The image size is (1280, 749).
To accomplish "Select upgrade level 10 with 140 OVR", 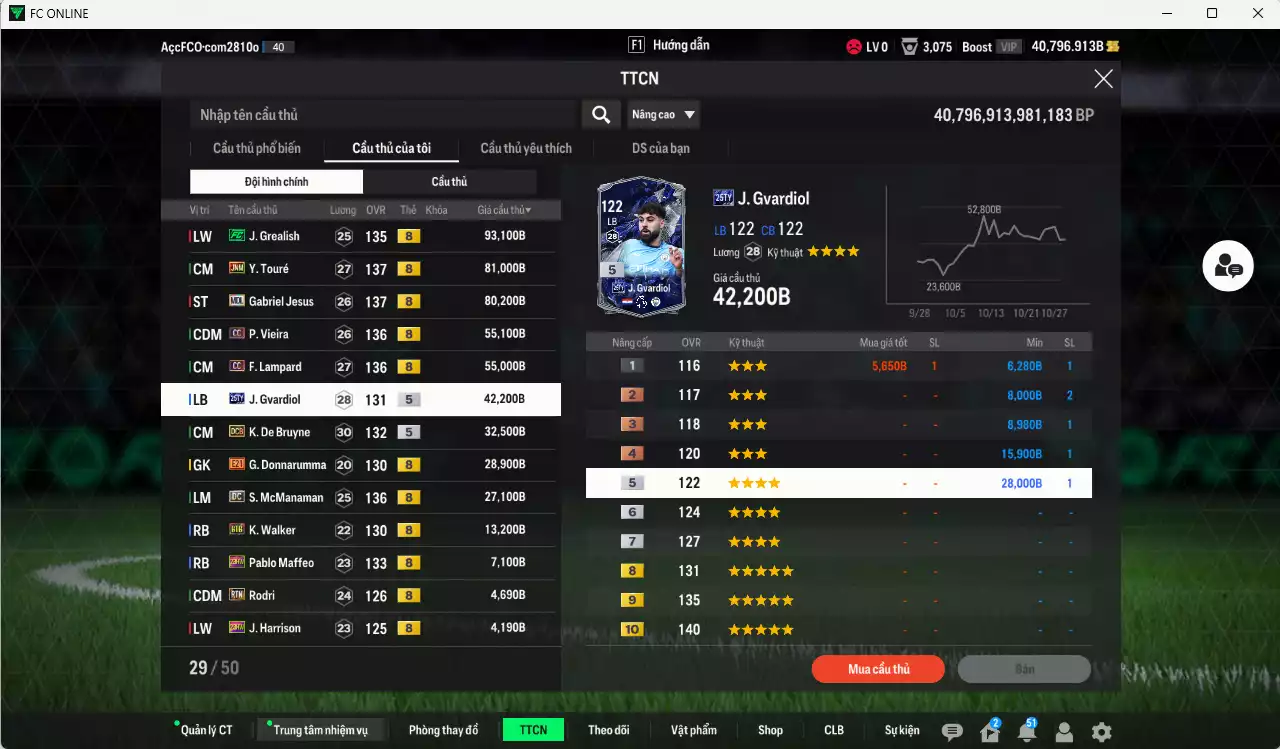I will click(838, 629).
